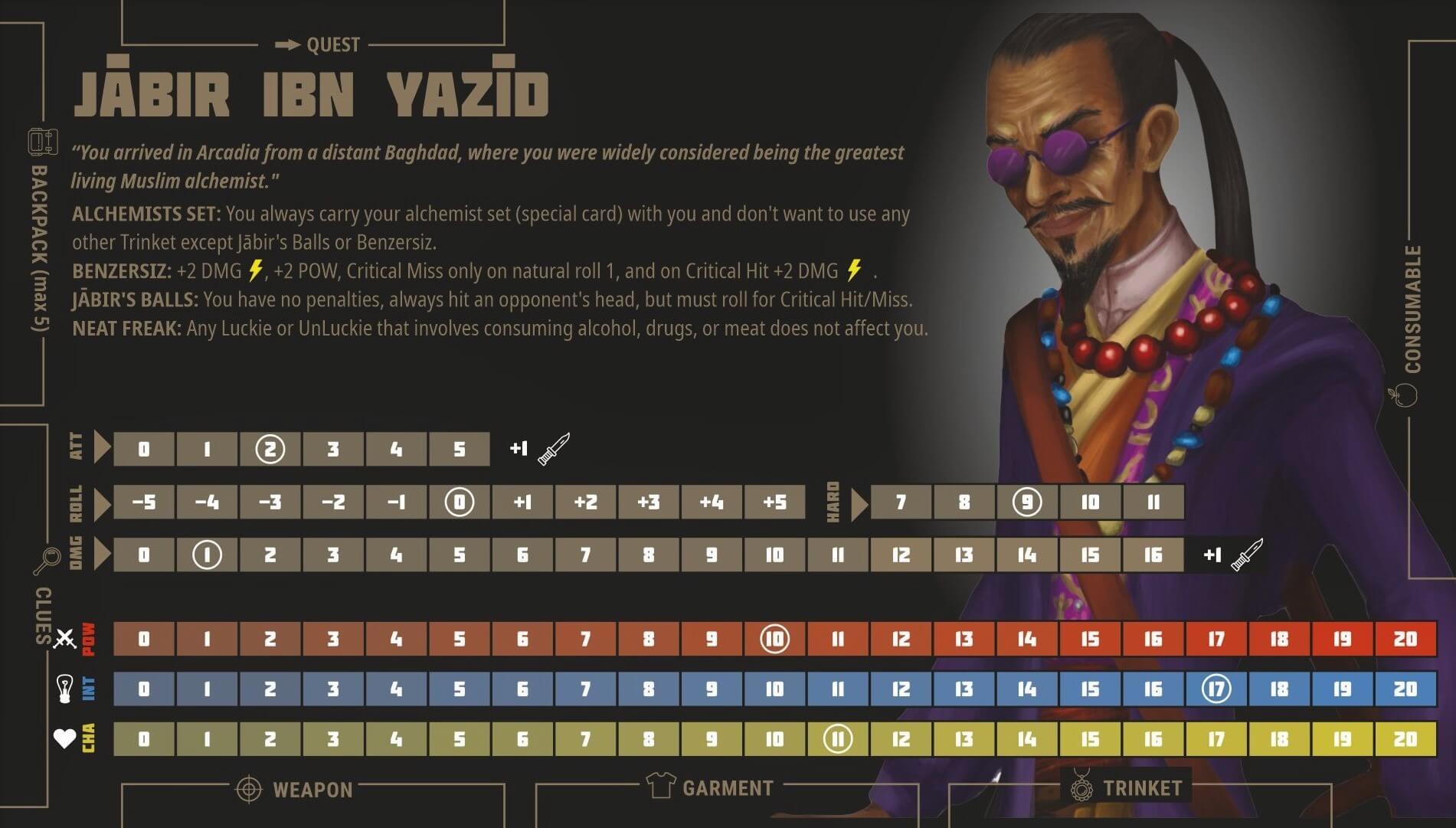Choose the circled 9 on HARD track
Image resolution: width=1456 pixels, height=828 pixels.
1026,502
